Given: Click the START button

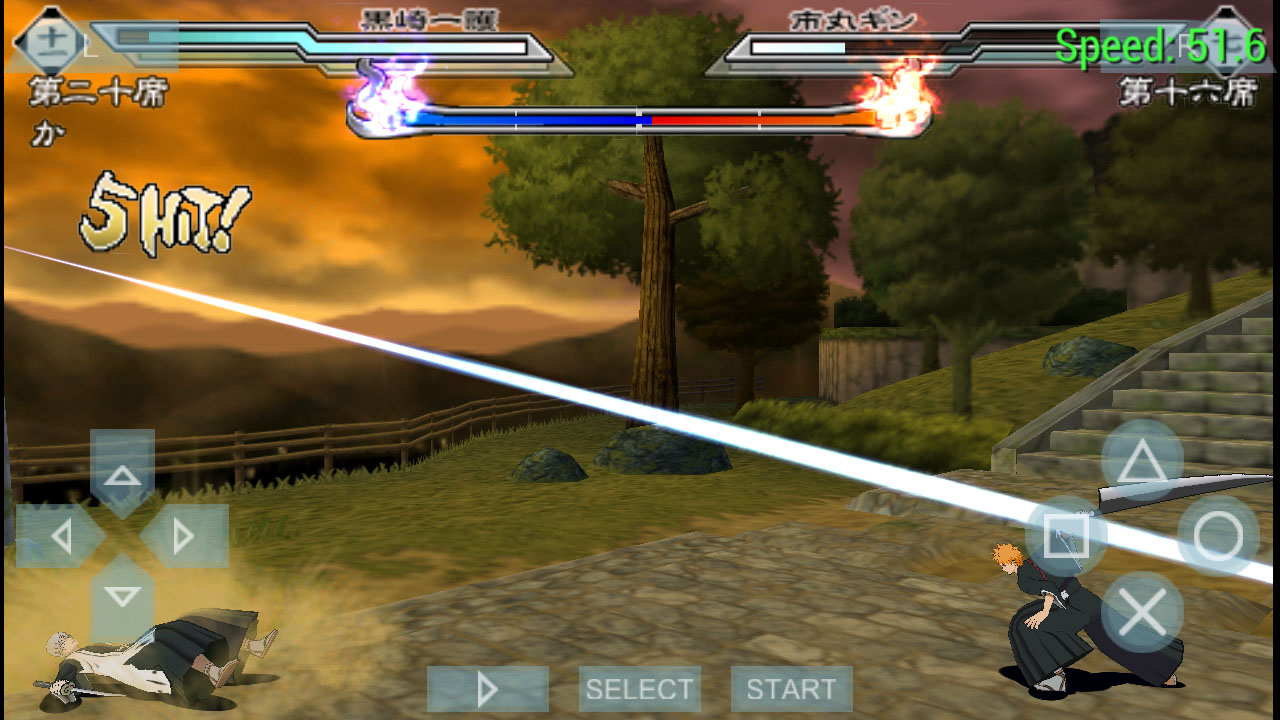Looking at the screenshot, I should [791, 689].
